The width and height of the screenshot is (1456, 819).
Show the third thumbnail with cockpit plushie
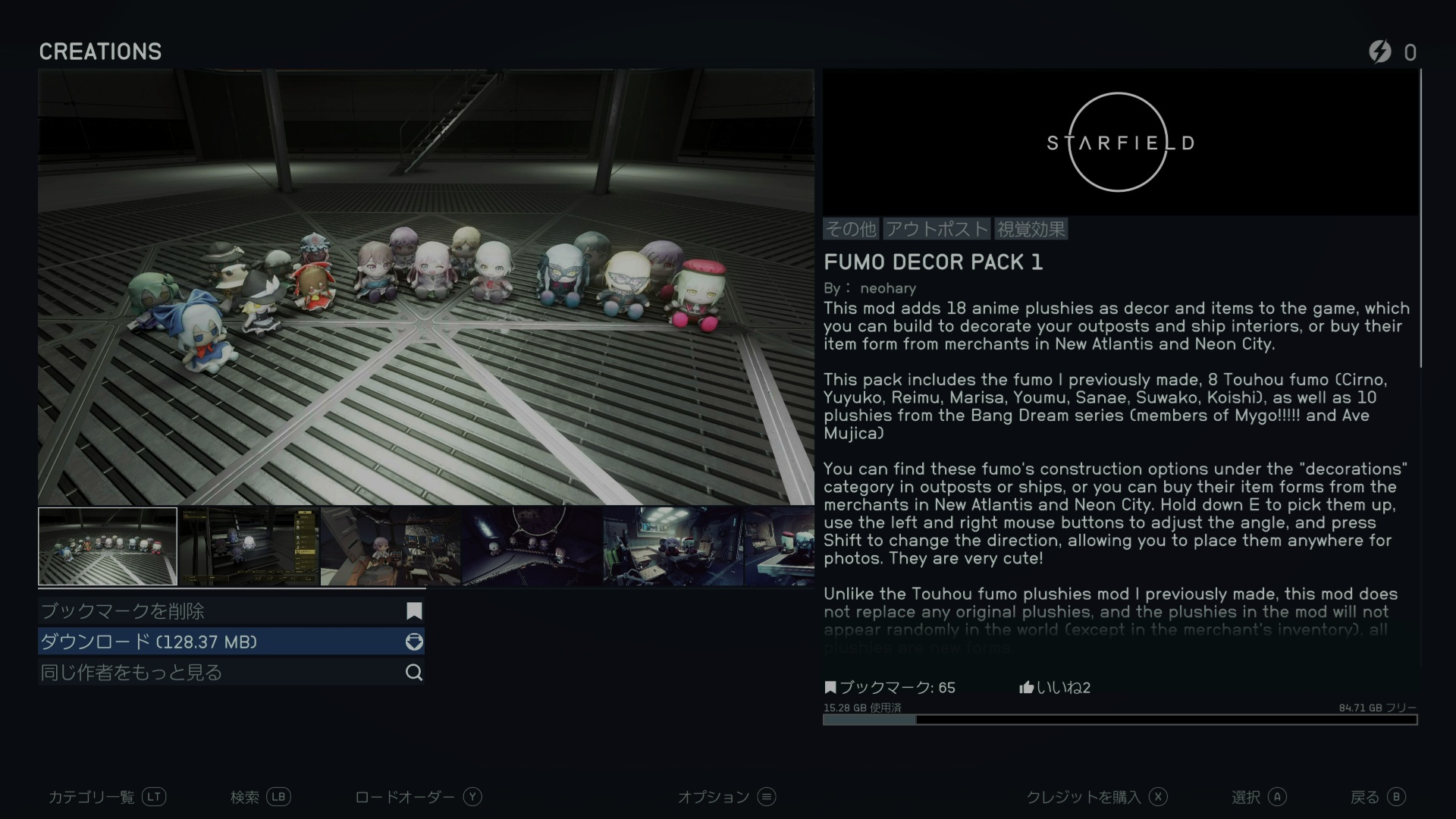(x=391, y=547)
